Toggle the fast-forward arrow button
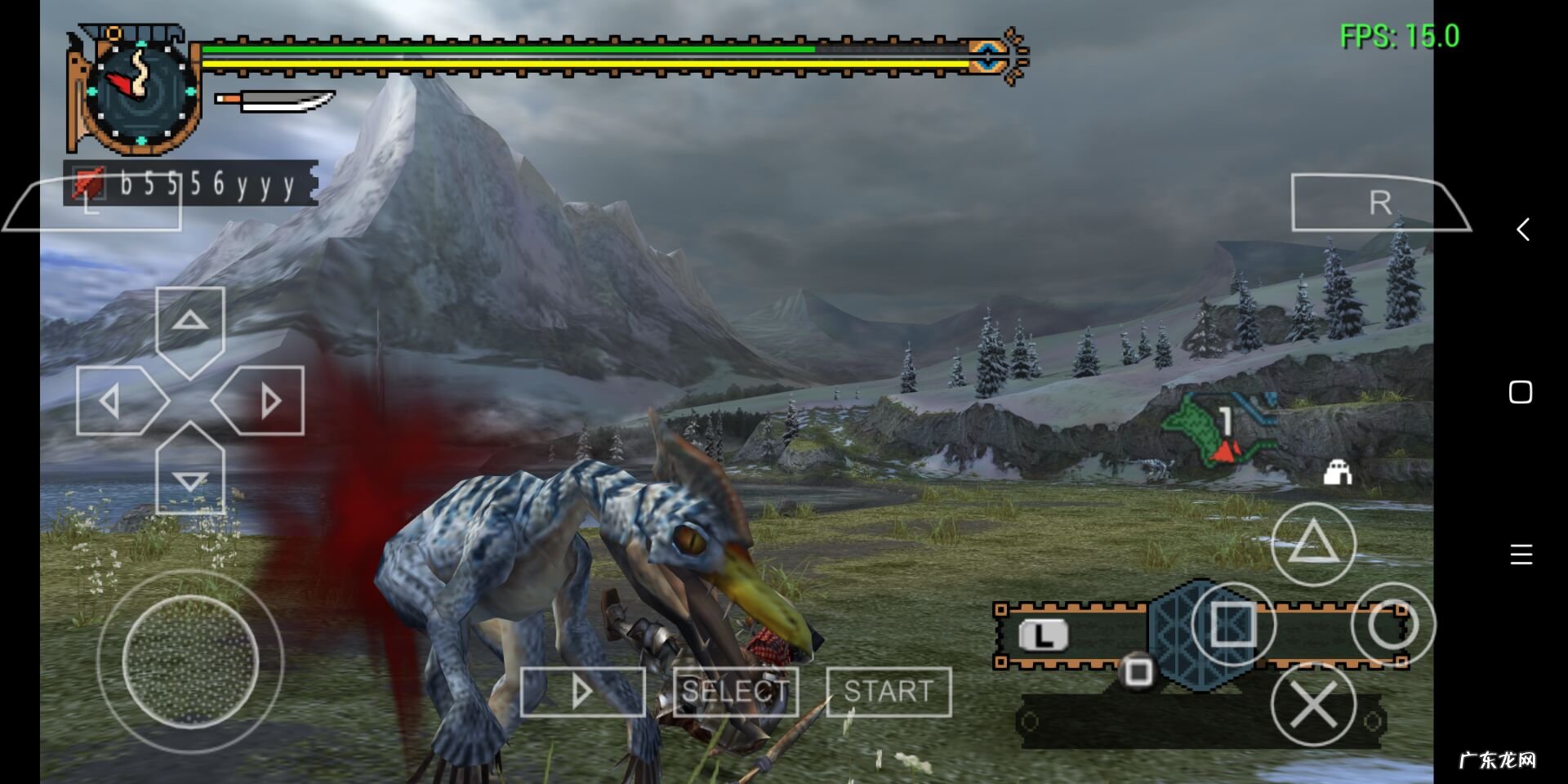 click(582, 692)
